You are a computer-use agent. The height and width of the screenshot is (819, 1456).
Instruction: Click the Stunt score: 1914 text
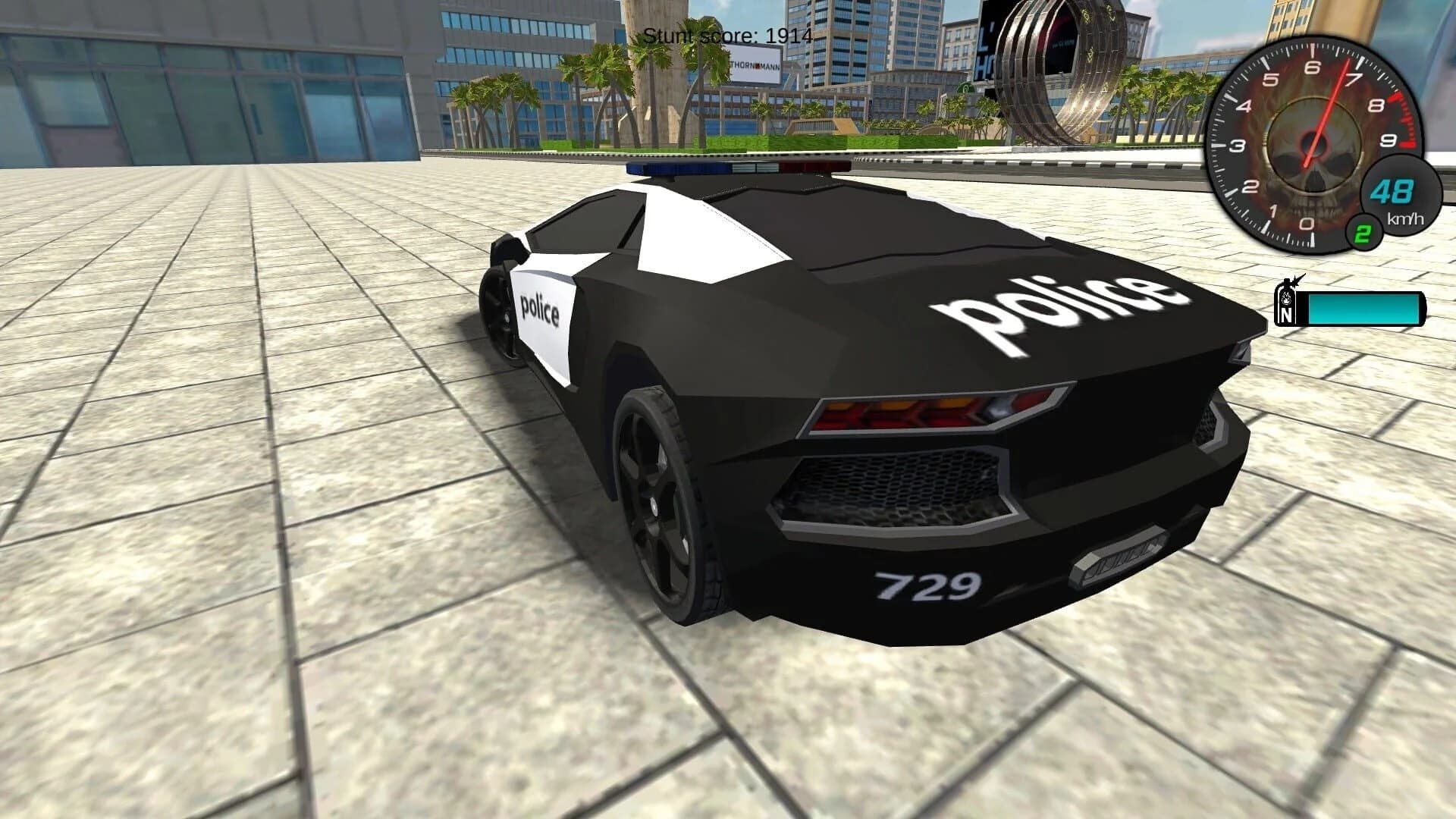[726, 33]
